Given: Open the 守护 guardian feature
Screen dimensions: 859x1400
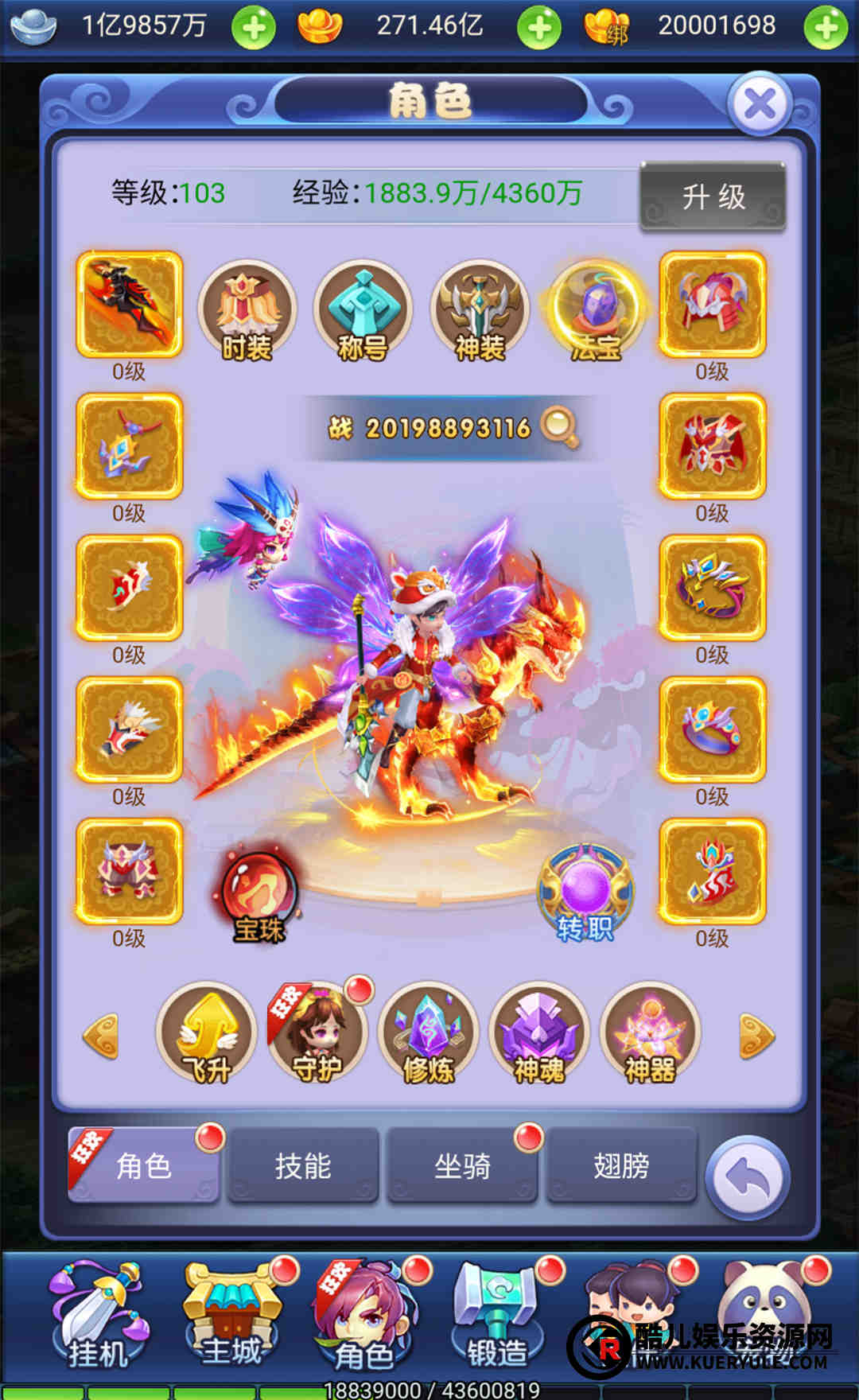Looking at the screenshot, I should 317,1034.
